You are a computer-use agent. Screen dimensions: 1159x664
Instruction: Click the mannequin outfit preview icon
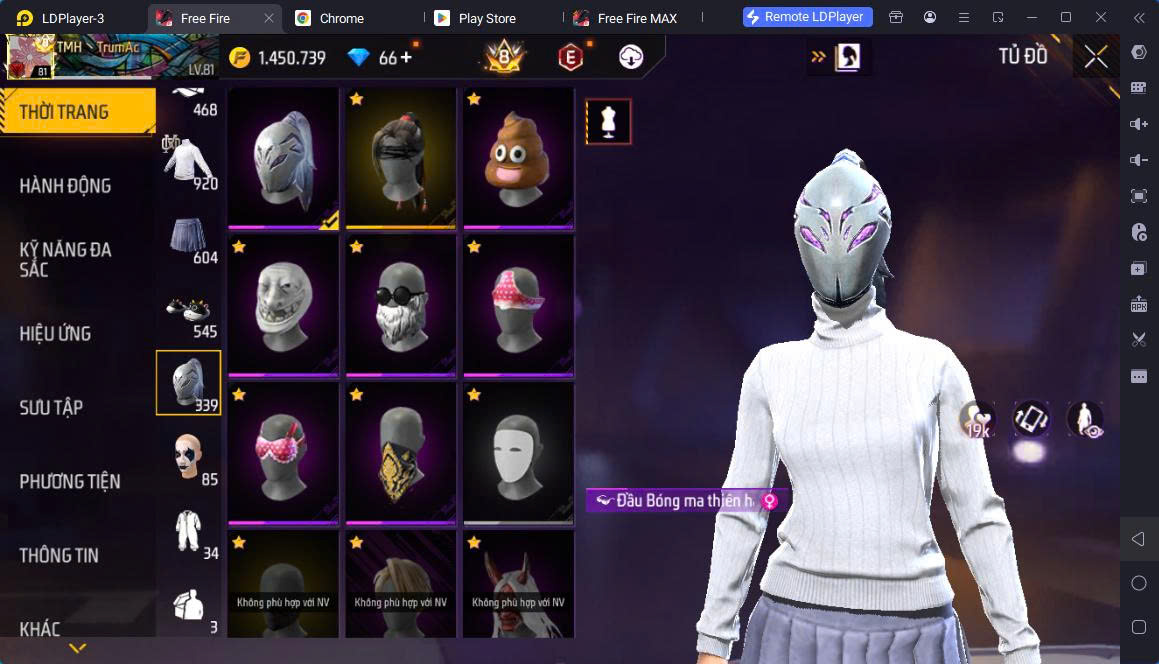coord(608,121)
